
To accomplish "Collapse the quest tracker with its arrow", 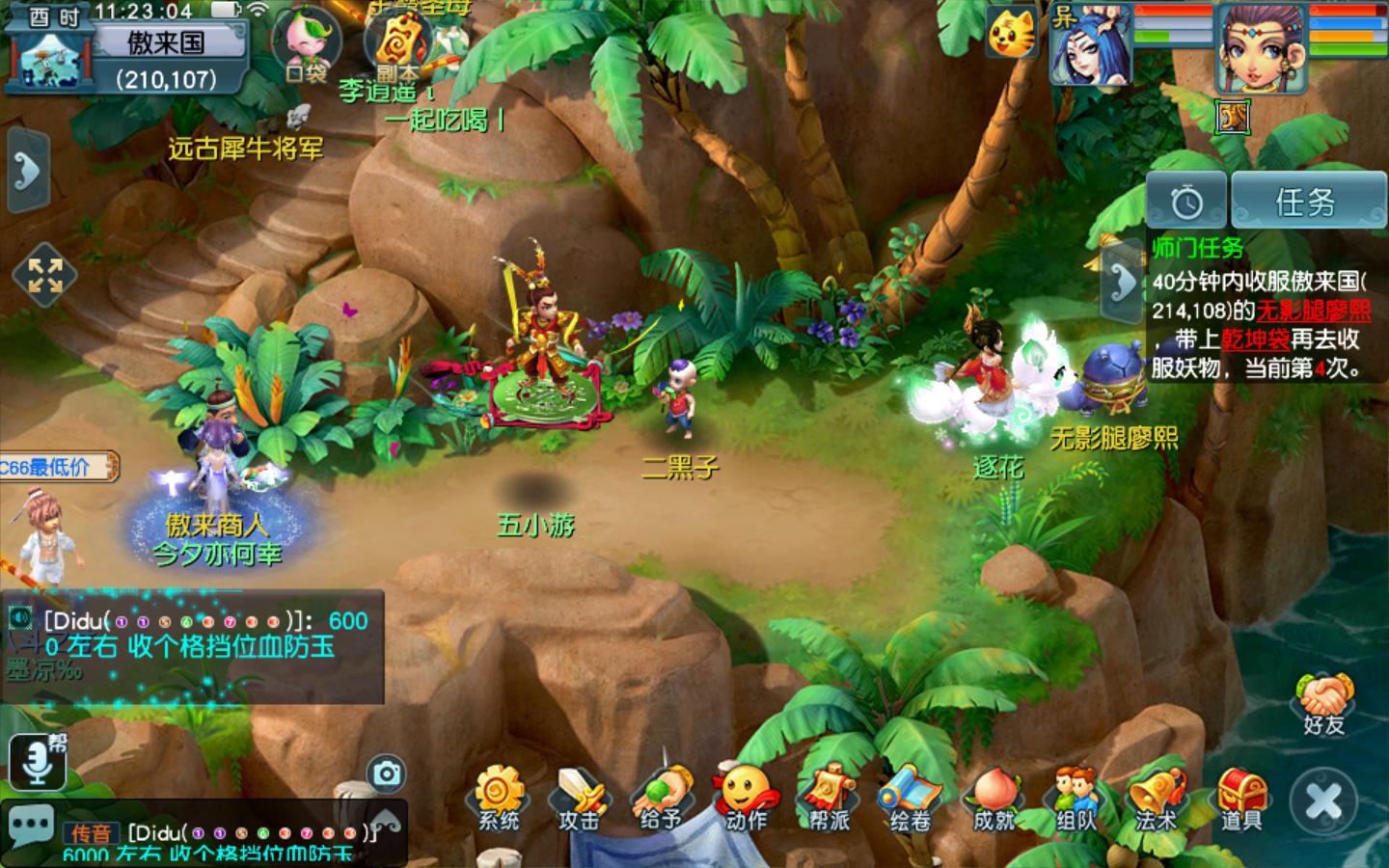I will coord(1121,282).
